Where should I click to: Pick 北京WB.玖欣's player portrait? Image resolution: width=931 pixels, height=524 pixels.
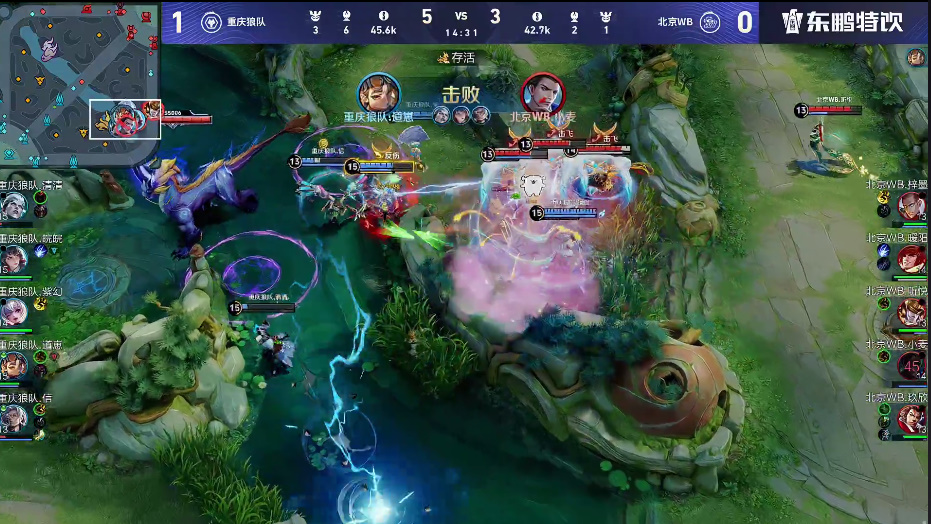point(913,418)
